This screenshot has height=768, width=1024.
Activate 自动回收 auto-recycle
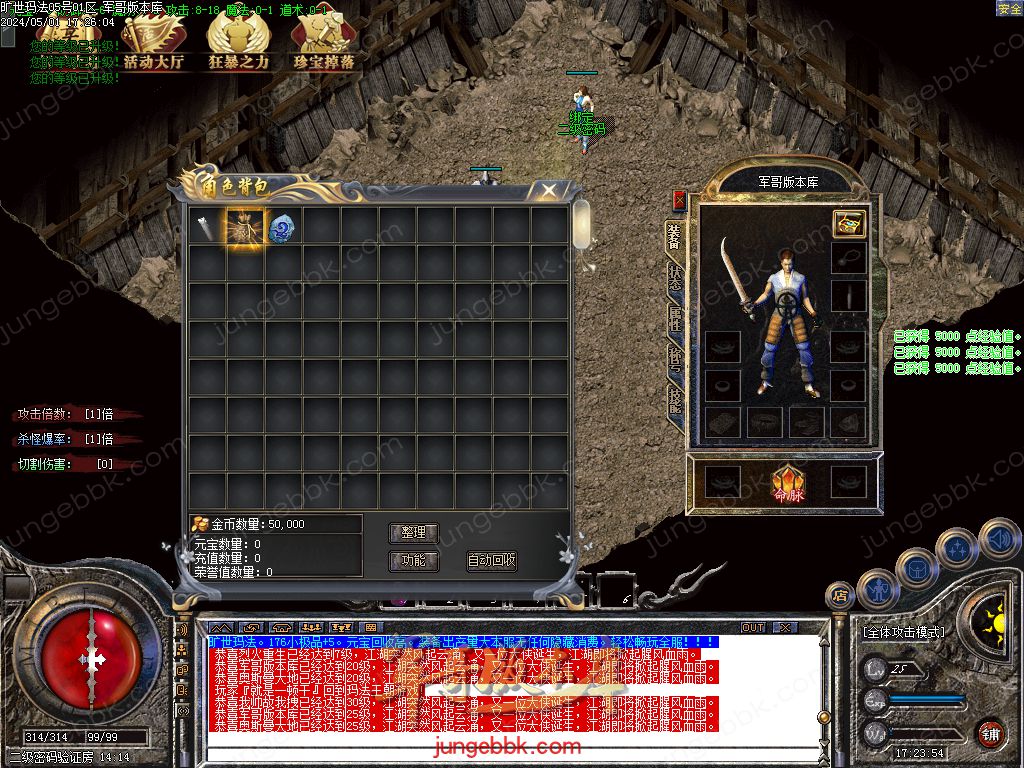[x=491, y=561]
